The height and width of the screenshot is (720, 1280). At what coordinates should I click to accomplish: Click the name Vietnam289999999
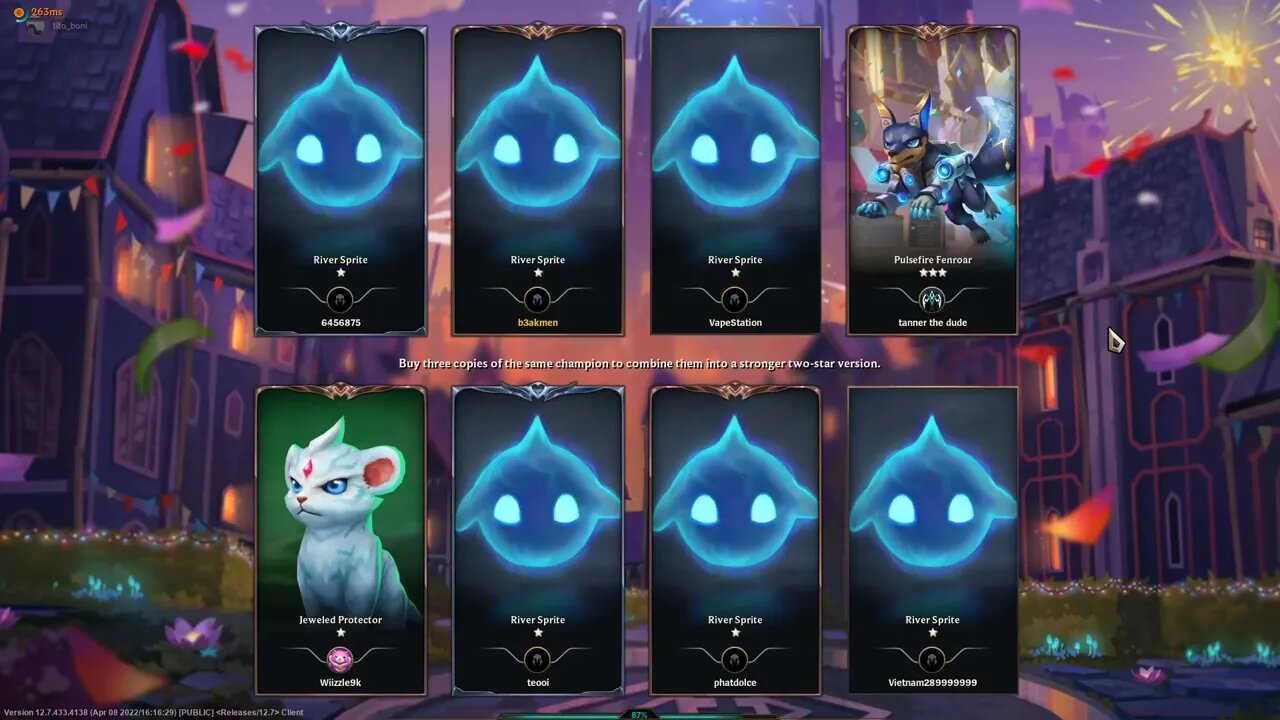pyautogui.click(x=932, y=682)
